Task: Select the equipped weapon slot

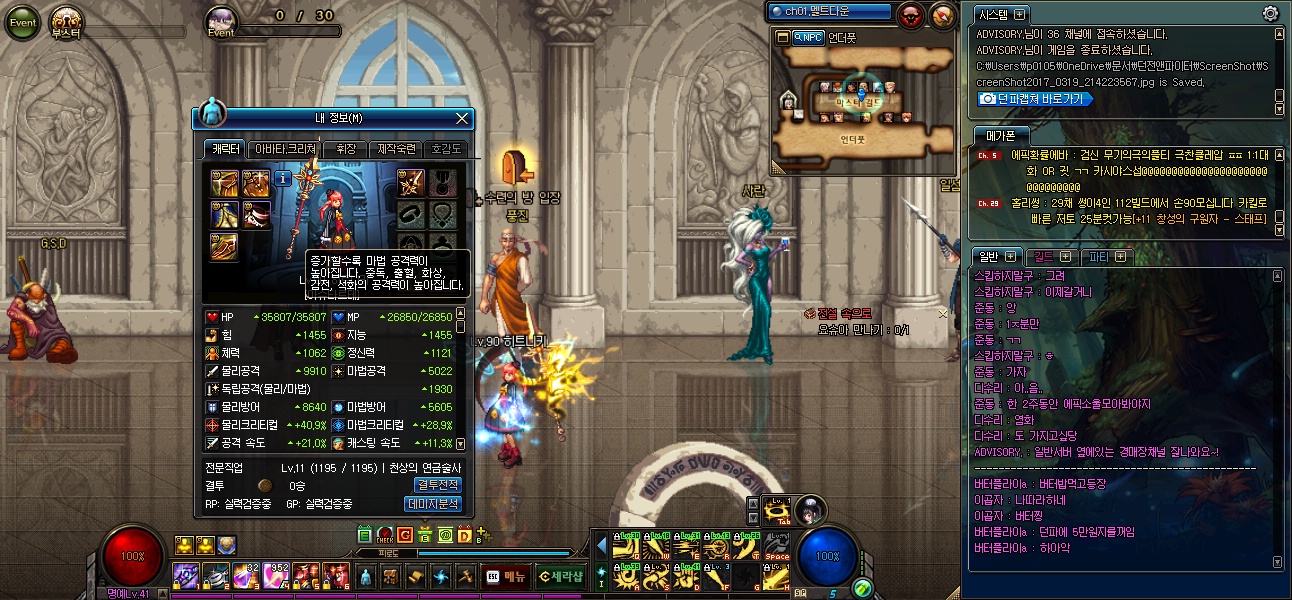Action: point(410,182)
